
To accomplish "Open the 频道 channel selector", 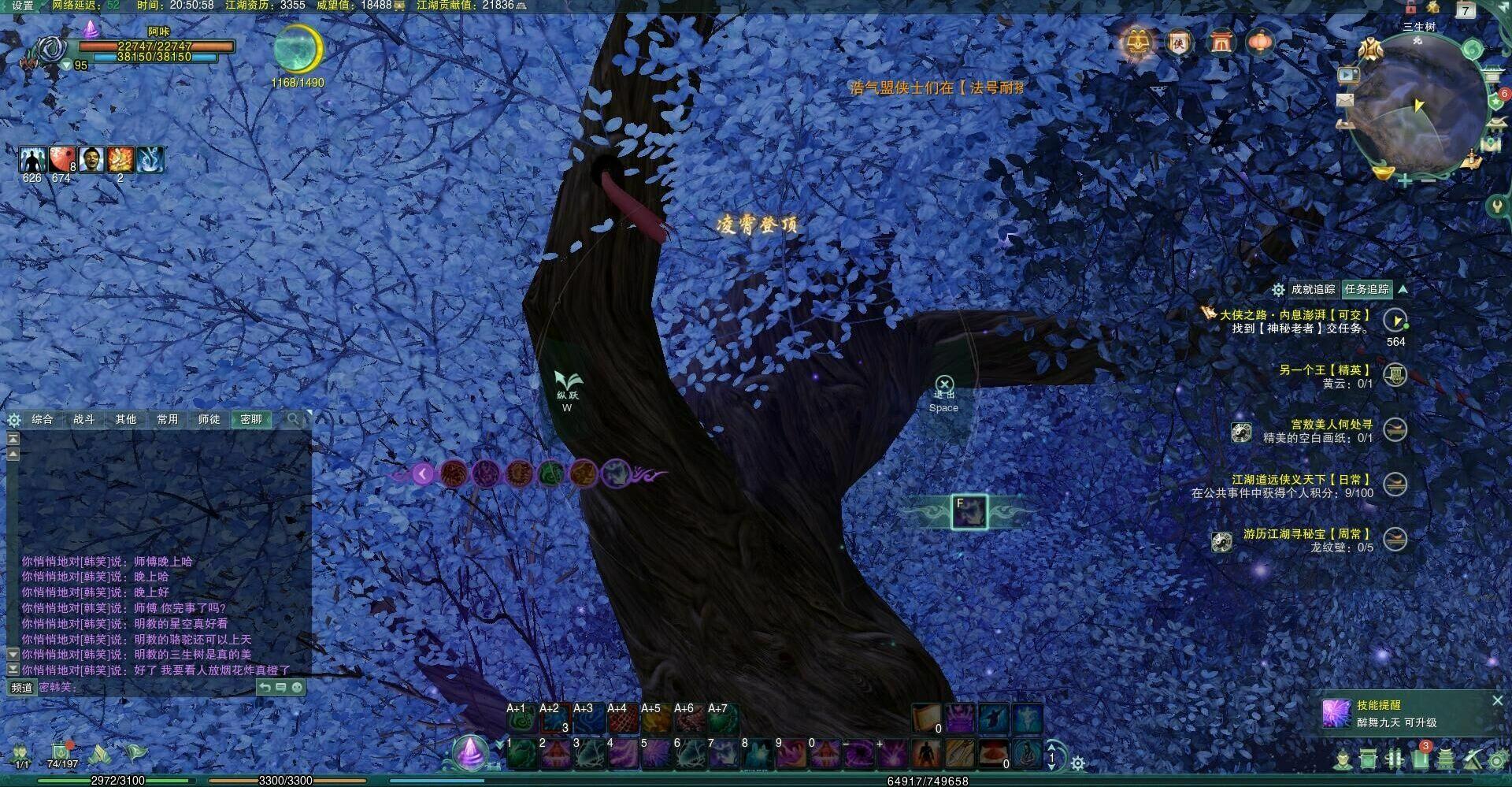I will coord(21,688).
